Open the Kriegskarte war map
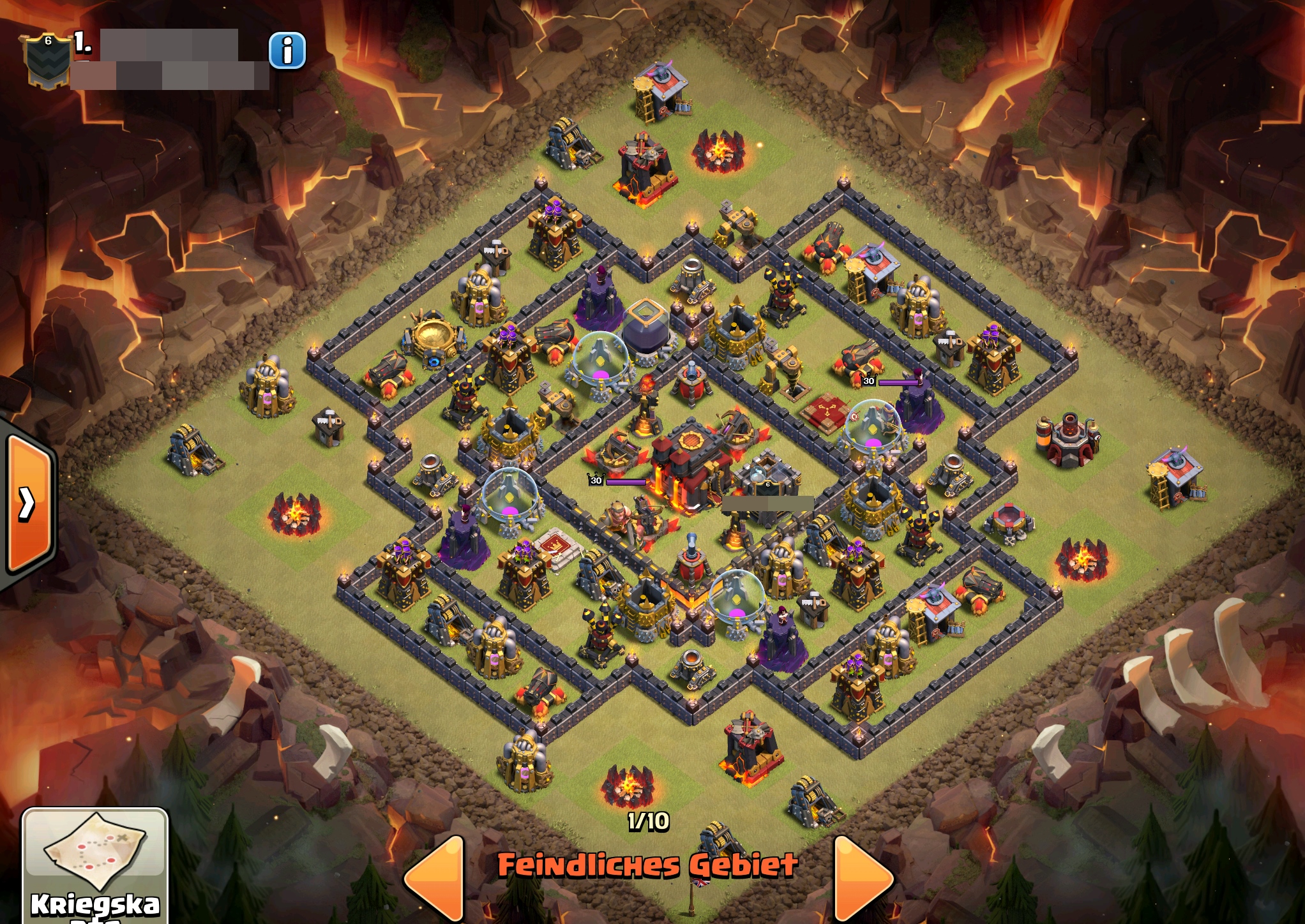 click(x=95, y=866)
